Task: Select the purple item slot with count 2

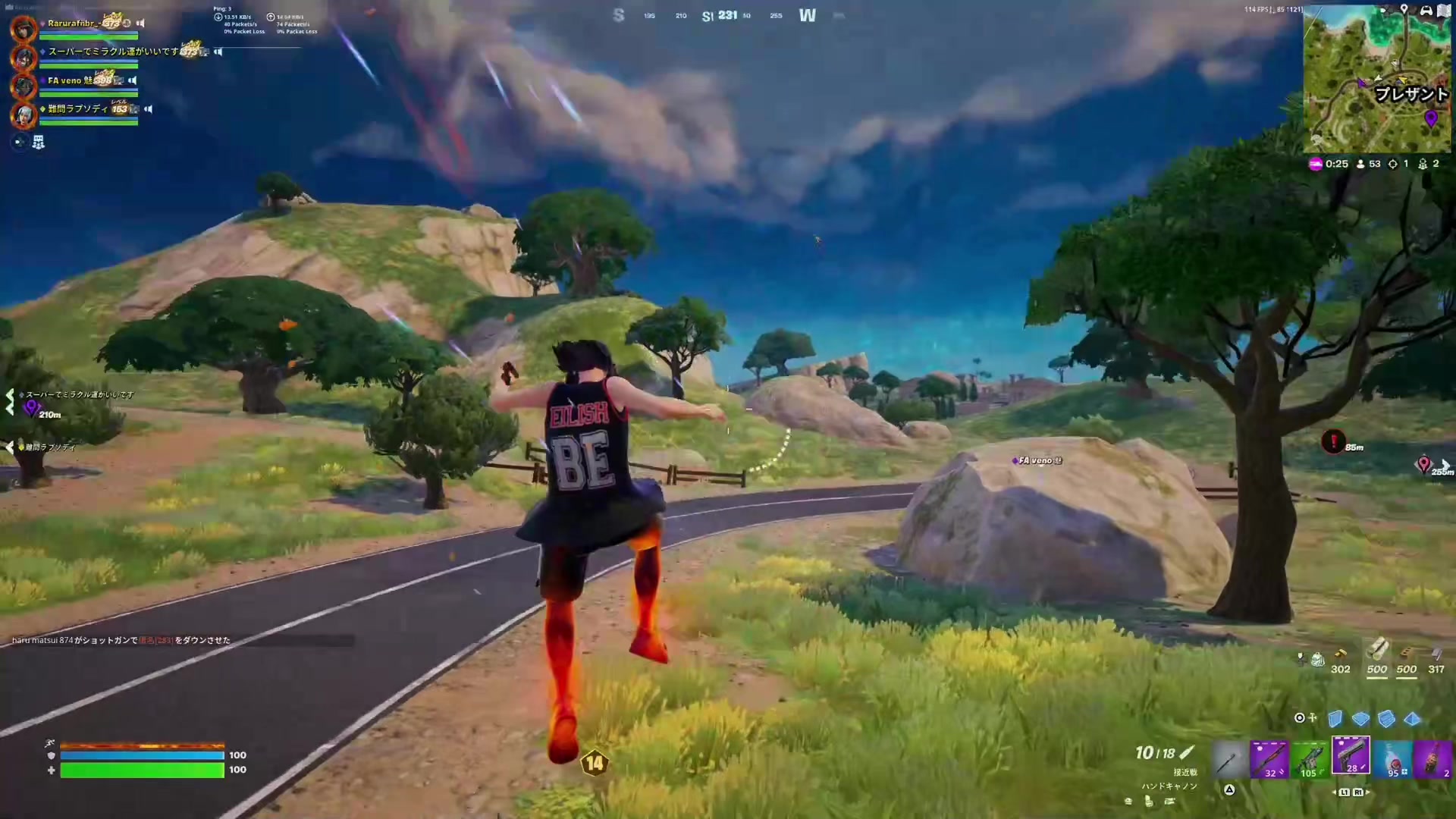Action: point(1433,759)
